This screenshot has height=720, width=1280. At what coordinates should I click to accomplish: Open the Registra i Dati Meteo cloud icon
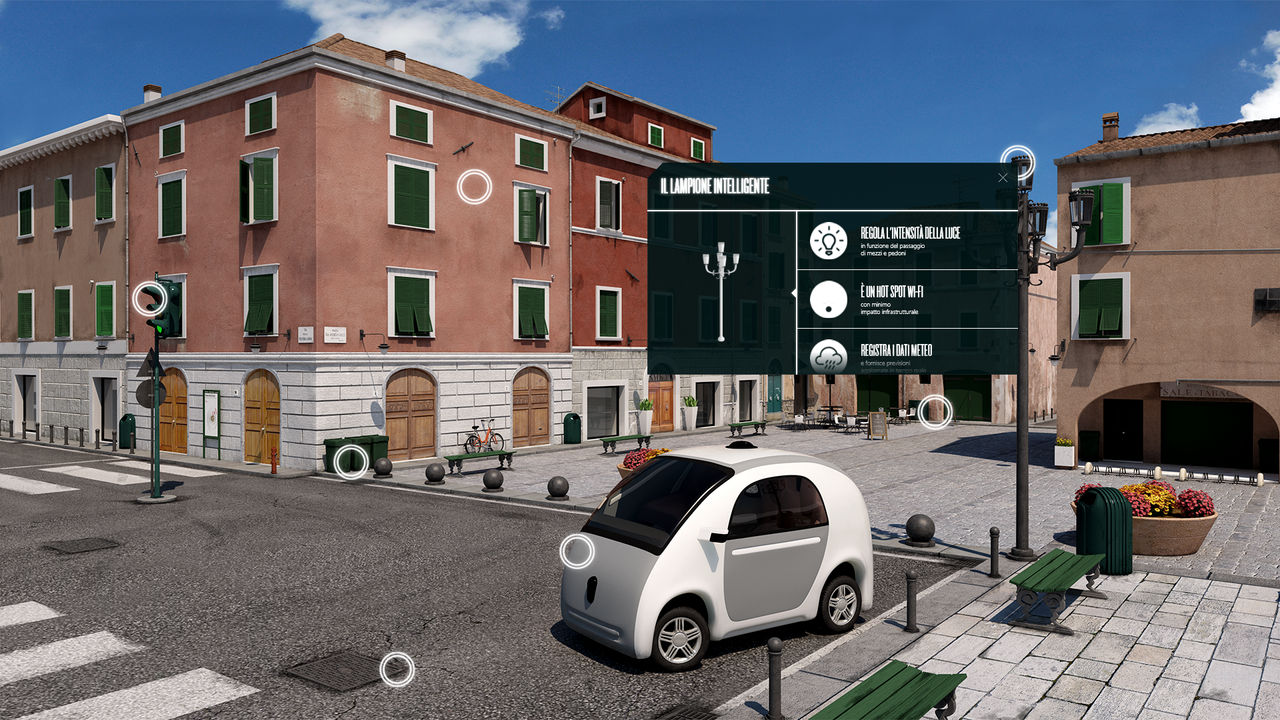828,357
